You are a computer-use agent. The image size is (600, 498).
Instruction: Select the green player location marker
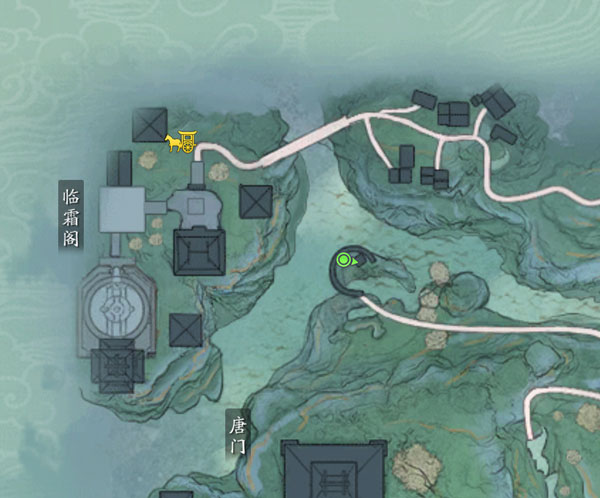pos(345,260)
